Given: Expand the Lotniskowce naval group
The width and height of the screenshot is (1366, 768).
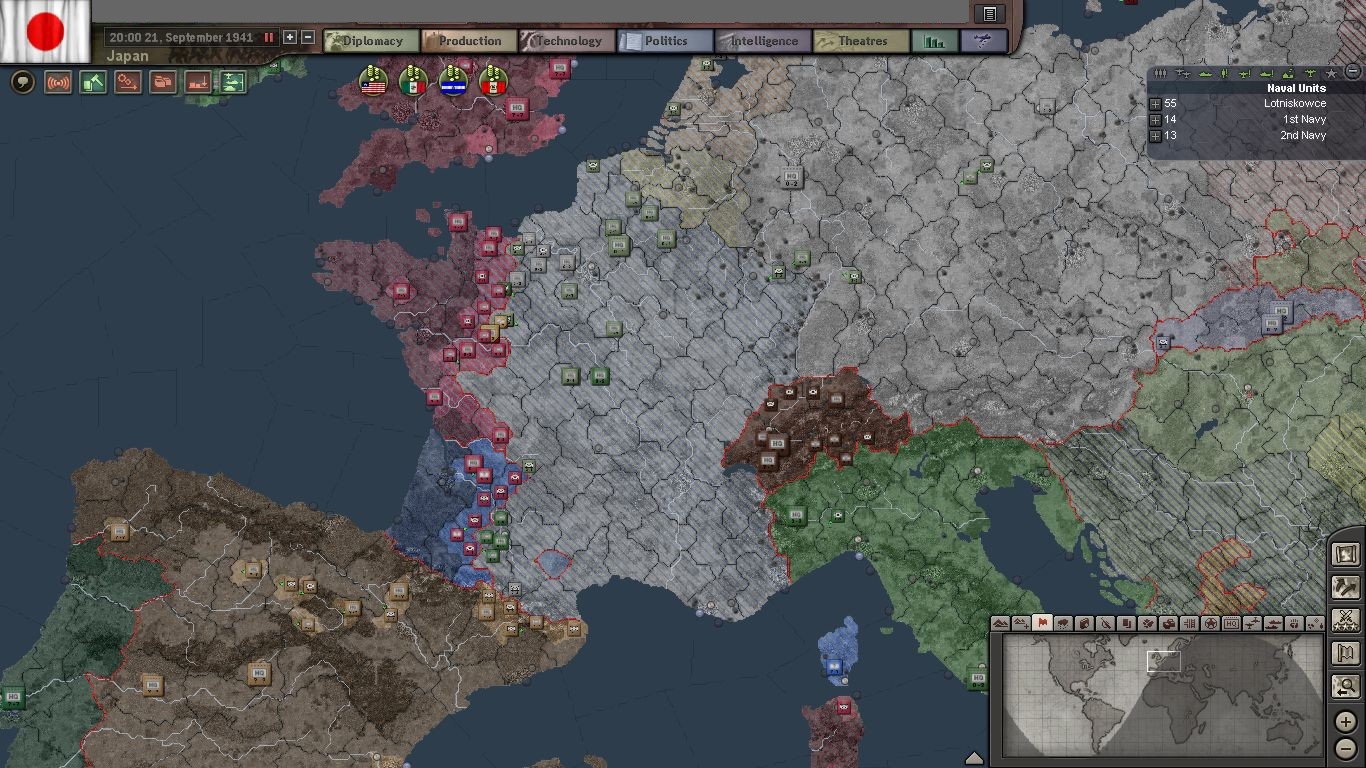Looking at the screenshot, I should (x=1155, y=104).
